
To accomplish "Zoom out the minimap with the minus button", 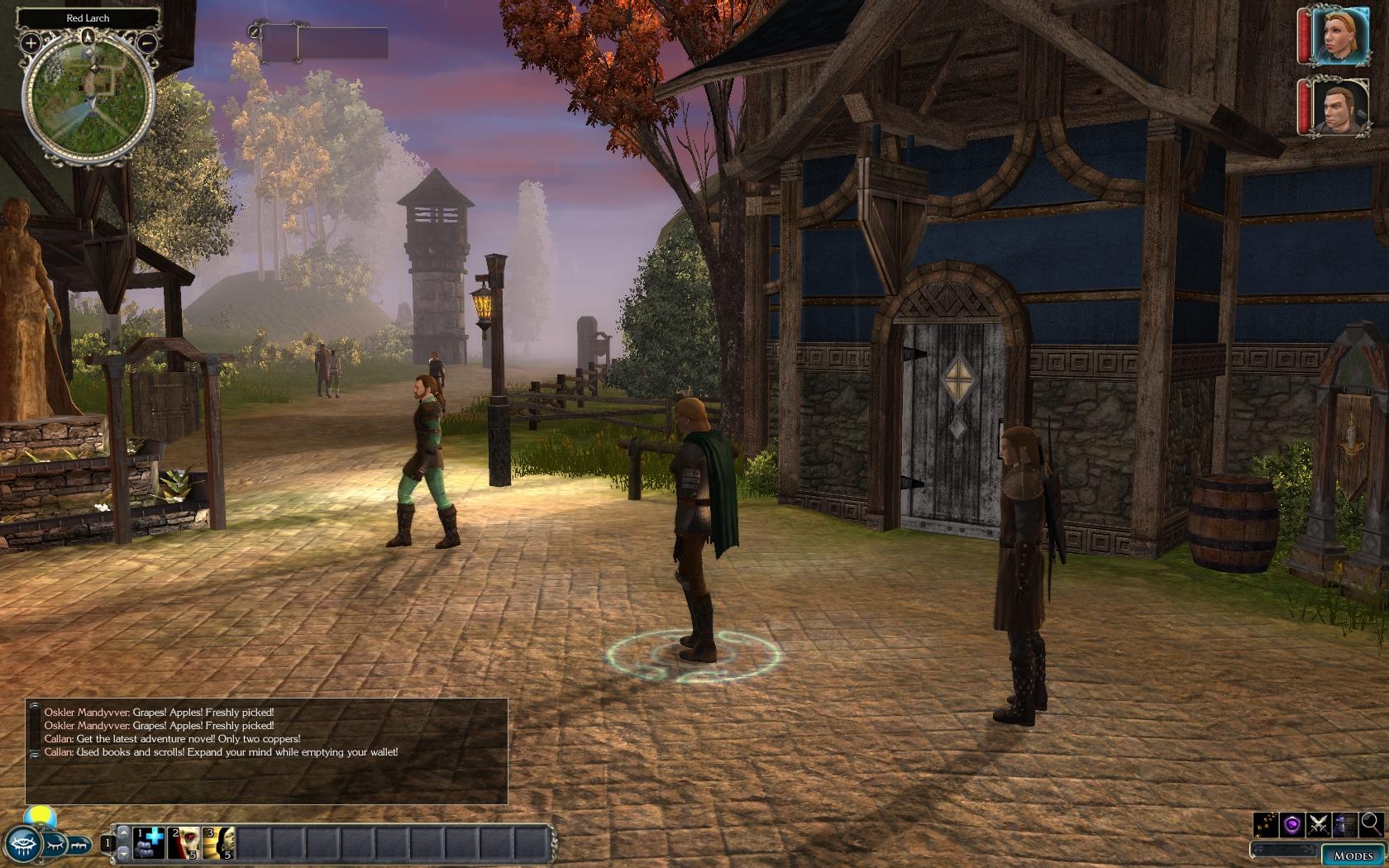I will (x=146, y=41).
